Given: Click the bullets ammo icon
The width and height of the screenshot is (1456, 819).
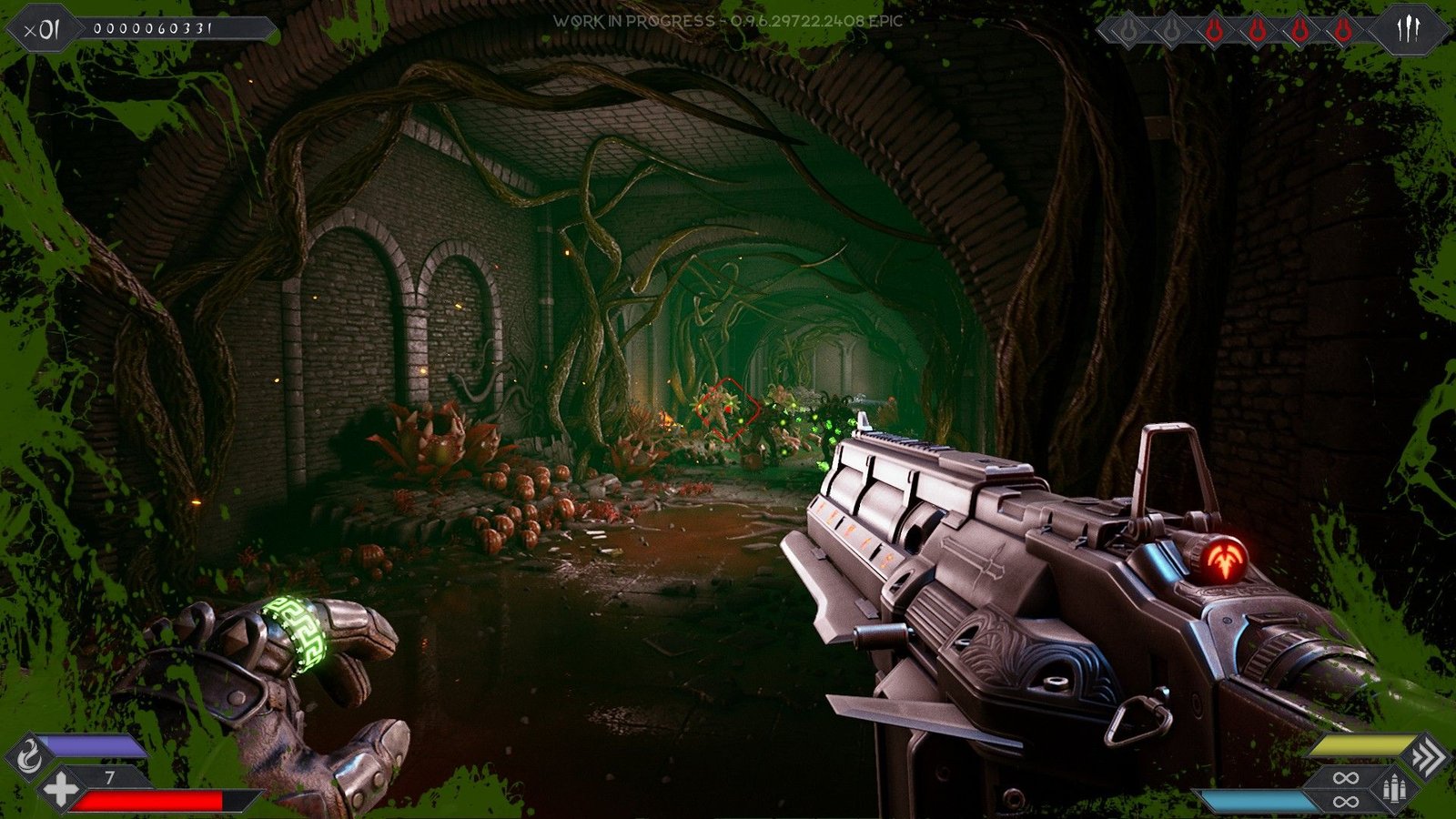Looking at the screenshot, I should [x=1393, y=788].
